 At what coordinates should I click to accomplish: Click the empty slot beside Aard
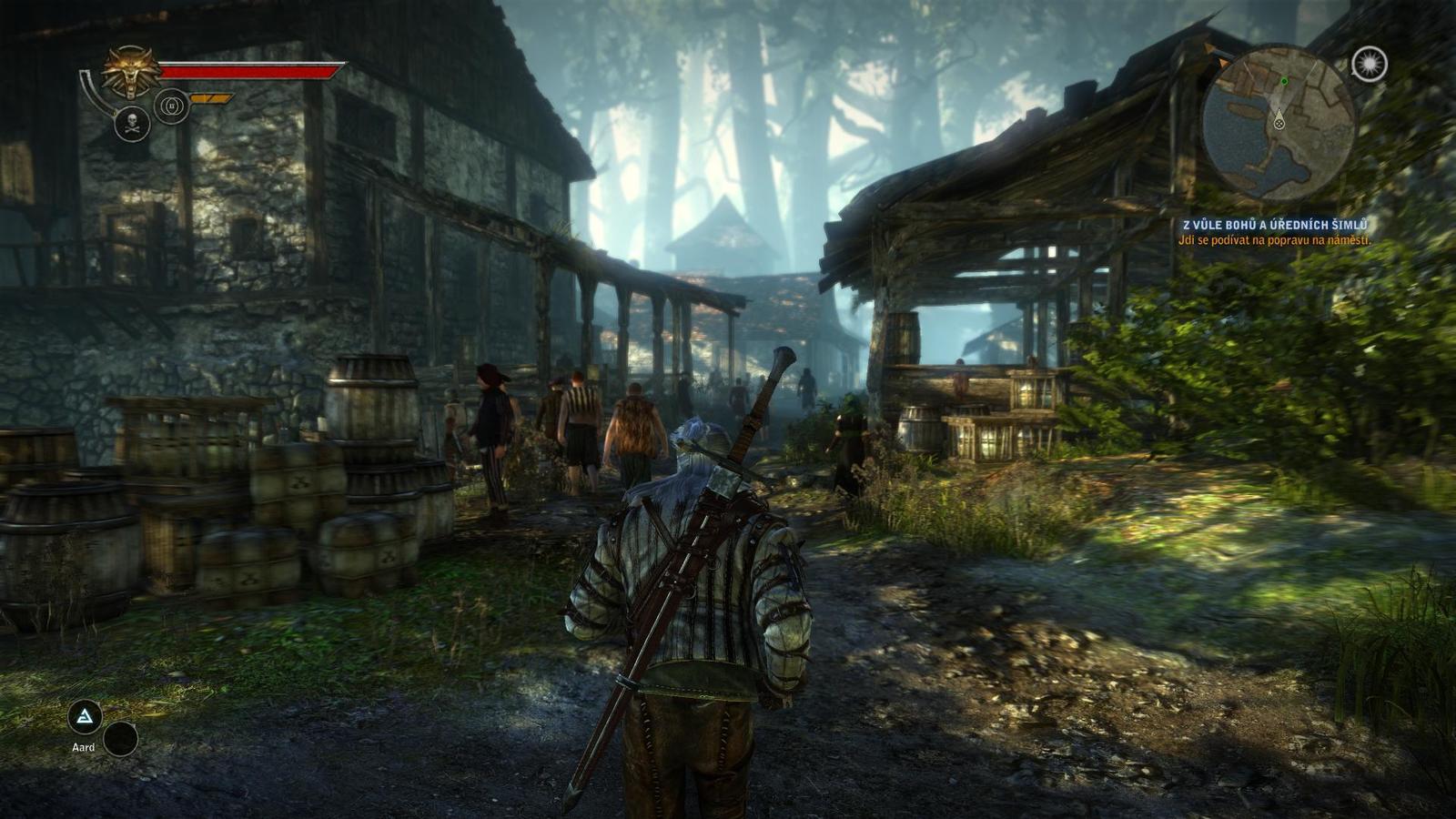[121, 739]
